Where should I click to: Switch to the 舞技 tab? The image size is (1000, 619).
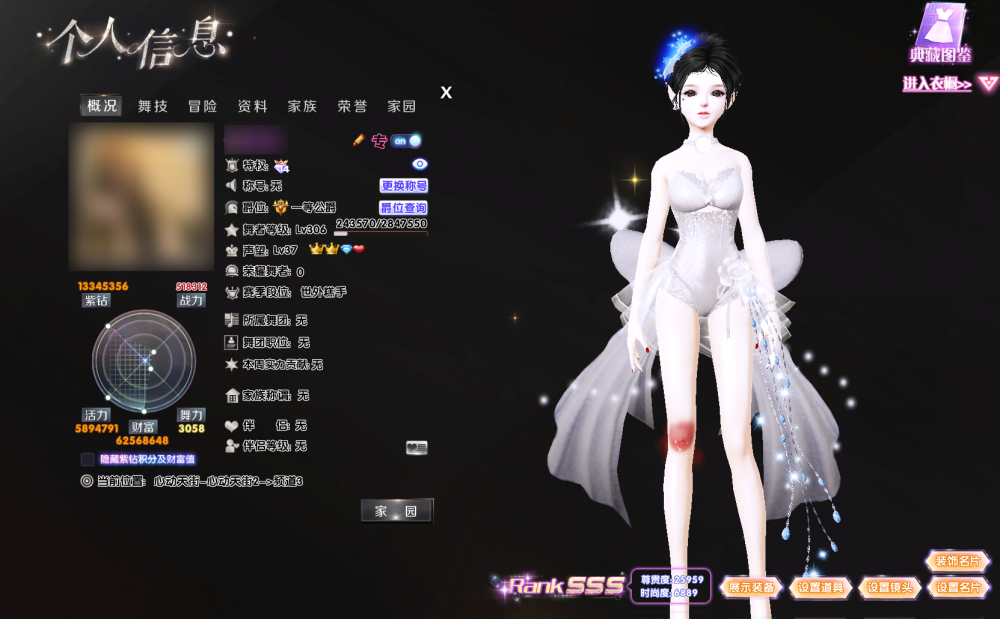[153, 106]
